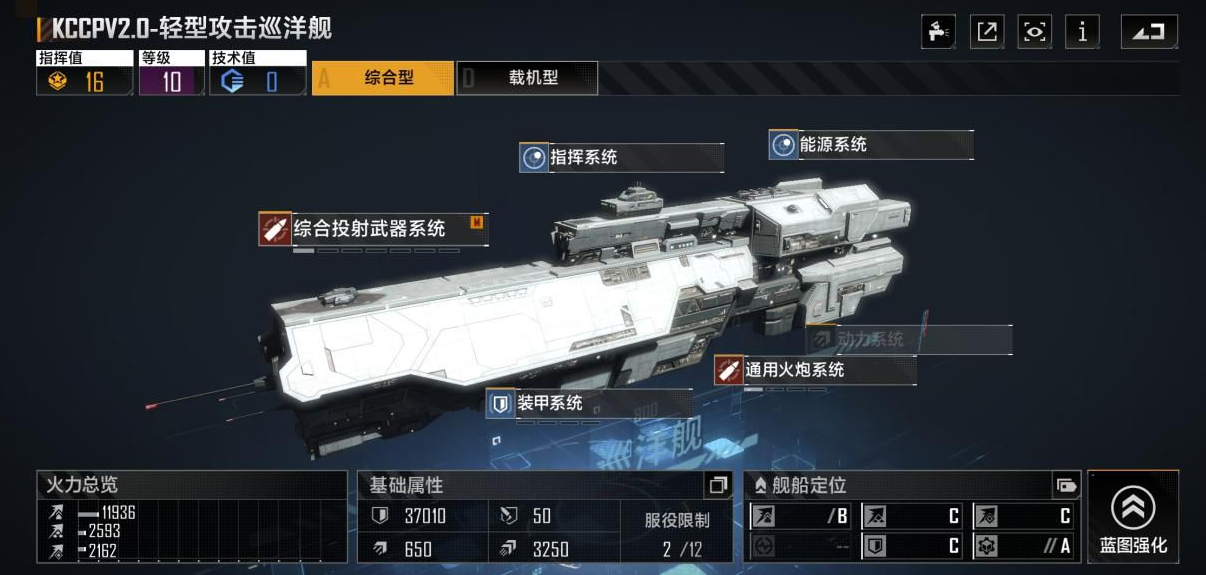The height and width of the screenshot is (575, 1206).
Task: Open 蓝图强化 blueprint enhancement
Action: tap(1132, 517)
